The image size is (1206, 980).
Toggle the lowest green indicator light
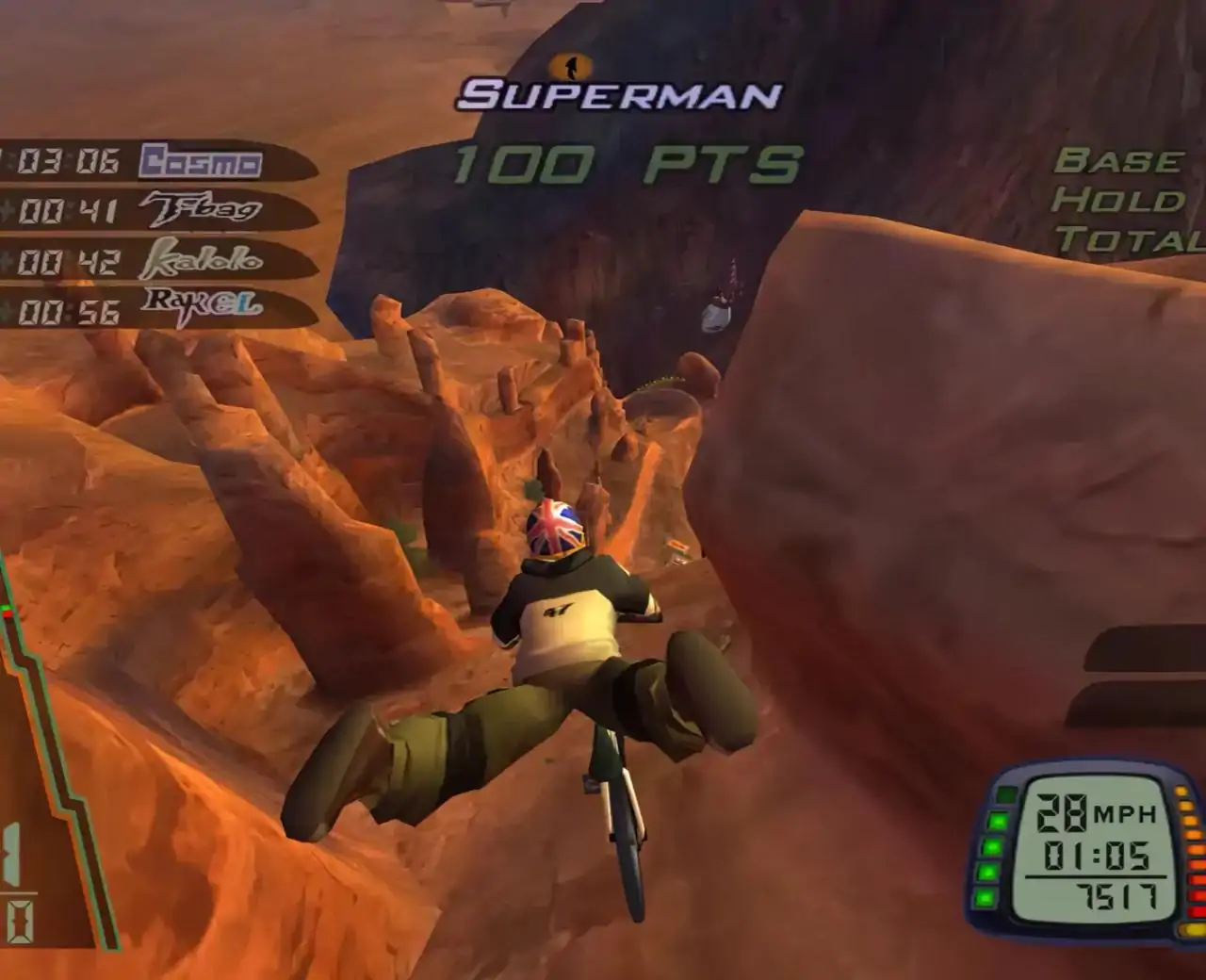coord(987,897)
